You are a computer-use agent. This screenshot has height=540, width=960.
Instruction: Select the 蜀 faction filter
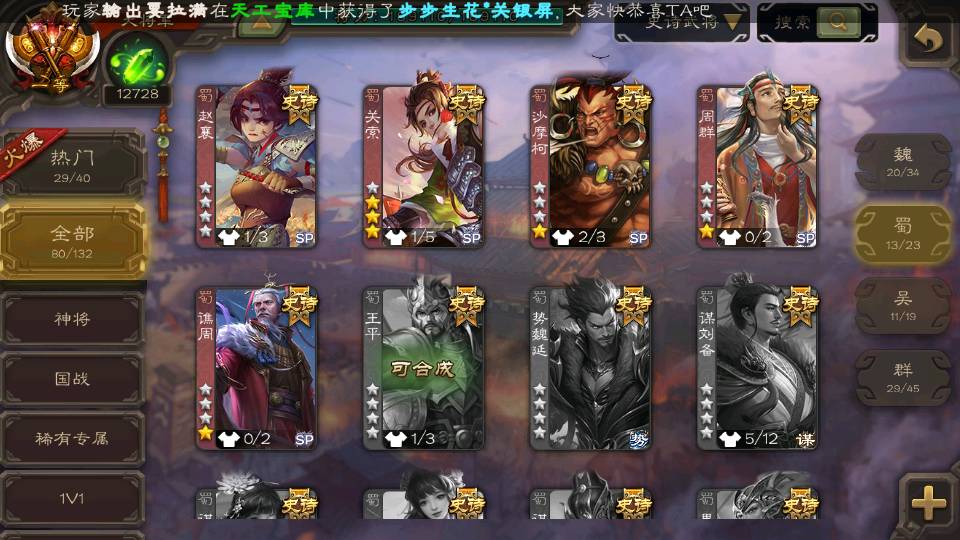pyautogui.click(x=902, y=234)
